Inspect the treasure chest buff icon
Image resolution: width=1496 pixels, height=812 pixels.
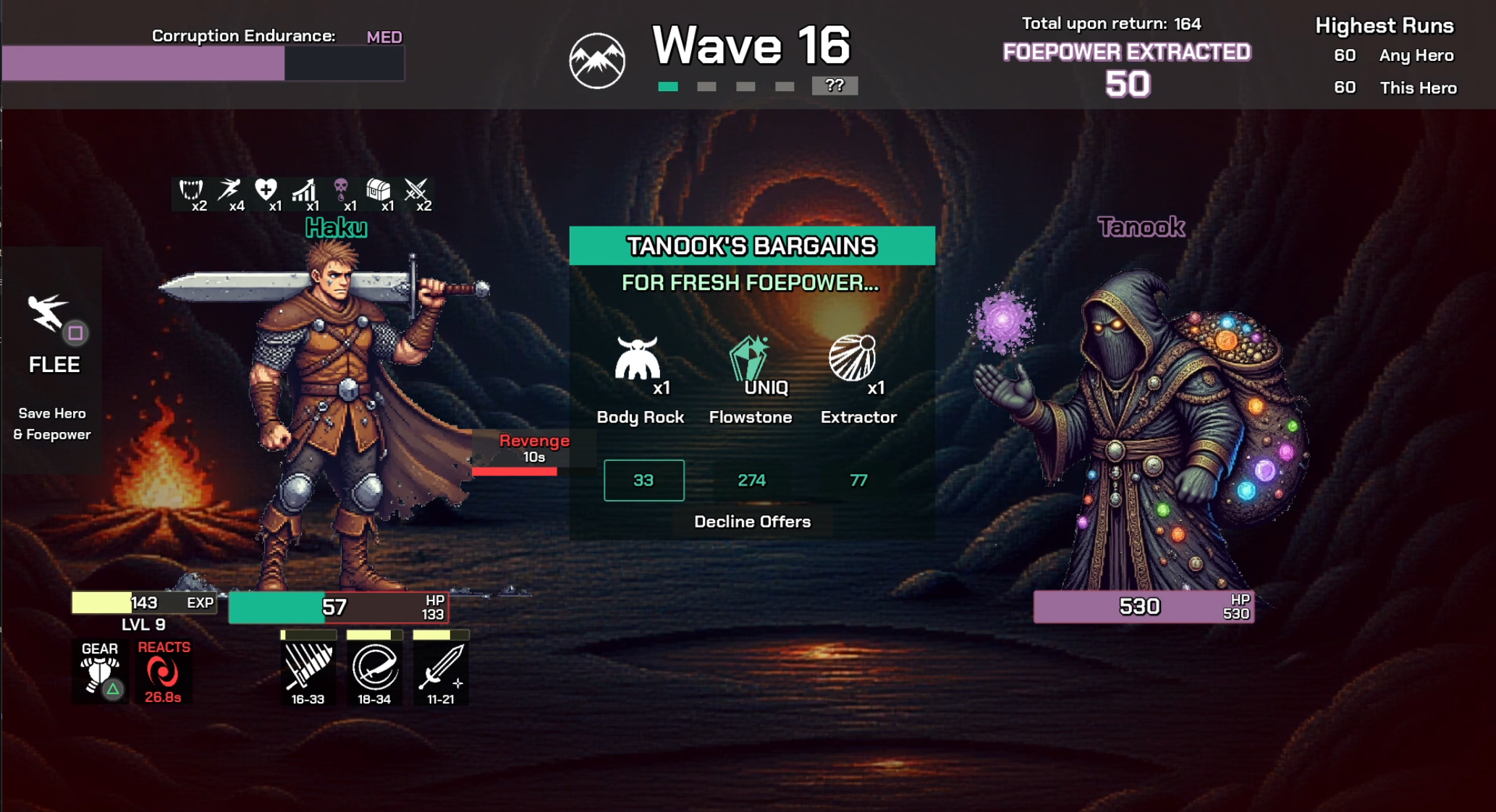coord(379,191)
